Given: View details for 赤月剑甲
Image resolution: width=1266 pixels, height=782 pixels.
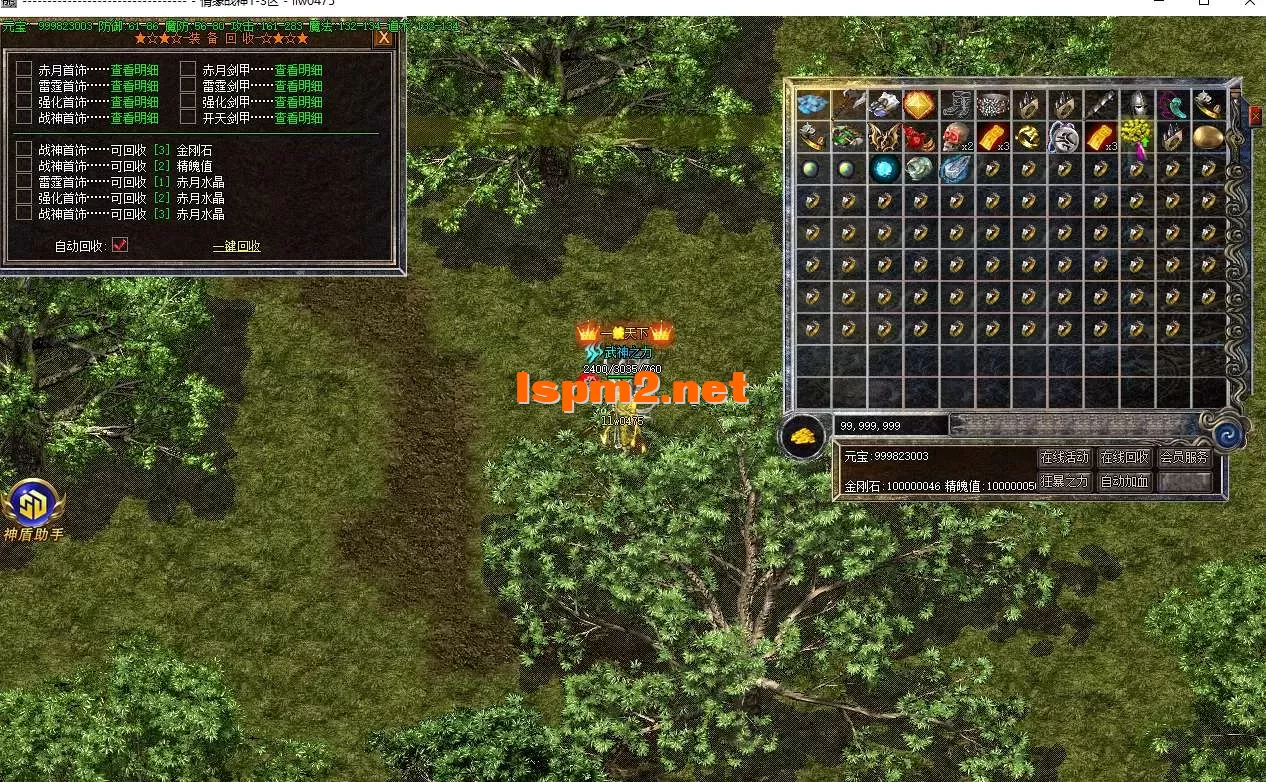Looking at the screenshot, I should tap(298, 70).
